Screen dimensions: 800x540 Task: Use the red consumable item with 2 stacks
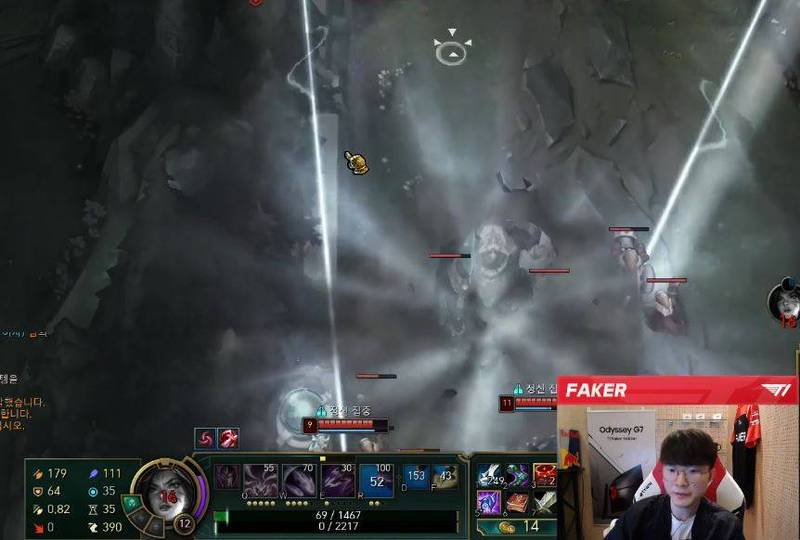pos(545,474)
